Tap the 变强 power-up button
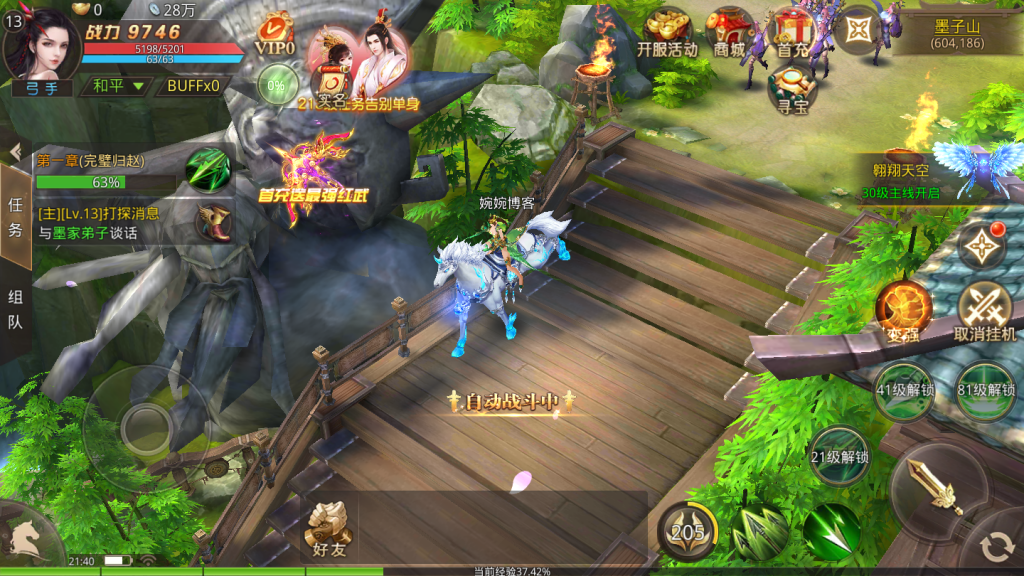Screen dimensions: 1024x576 [x=903, y=310]
